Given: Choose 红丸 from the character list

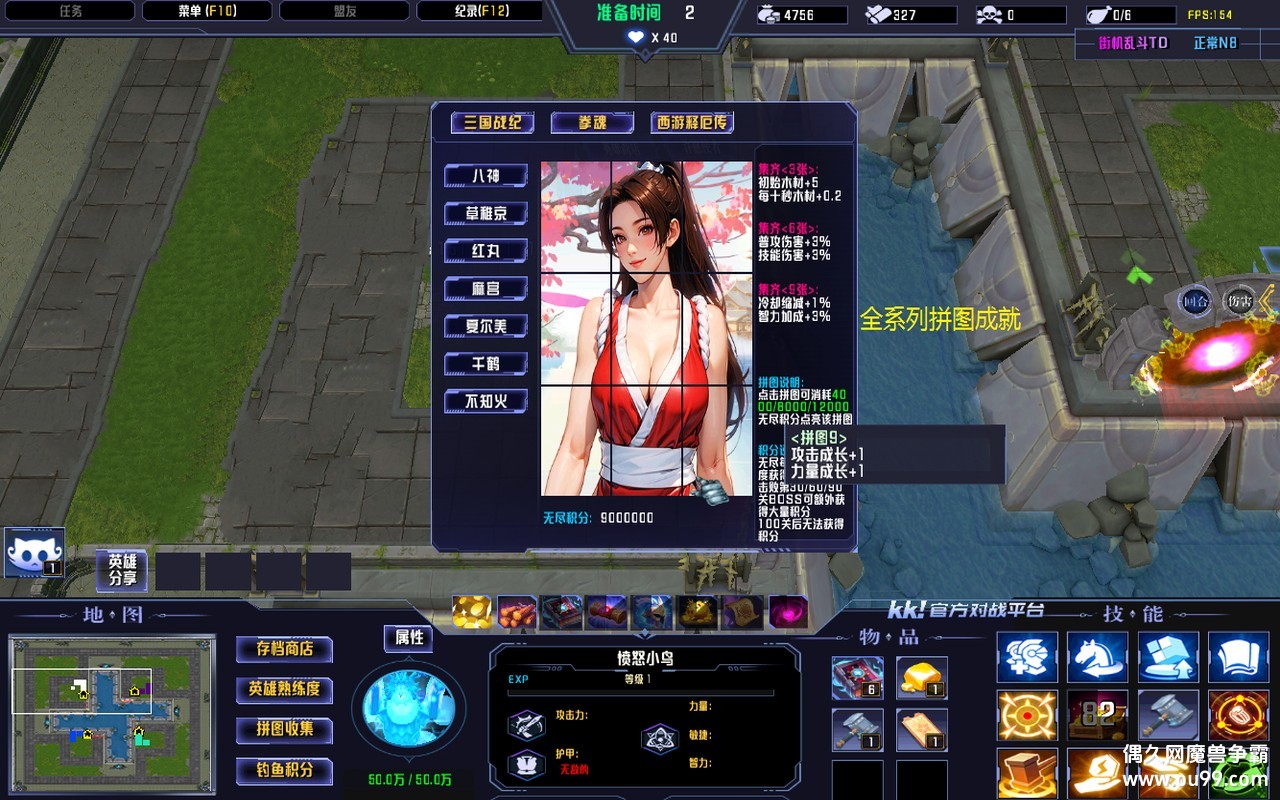Looking at the screenshot, I should click(486, 251).
